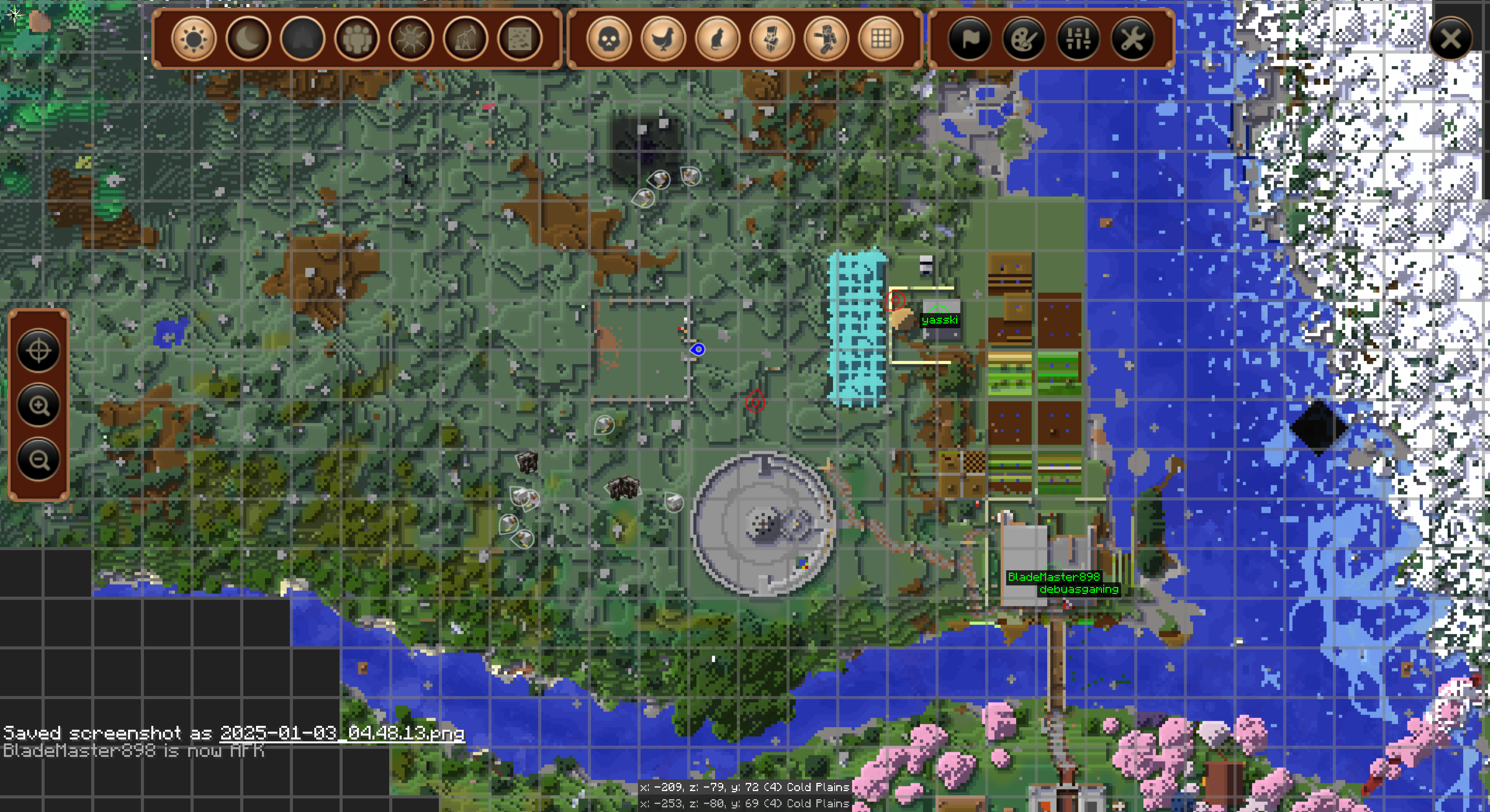Open the wrench and screwdriver actions button
This screenshot has height=812, width=1490.
[x=1133, y=39]
